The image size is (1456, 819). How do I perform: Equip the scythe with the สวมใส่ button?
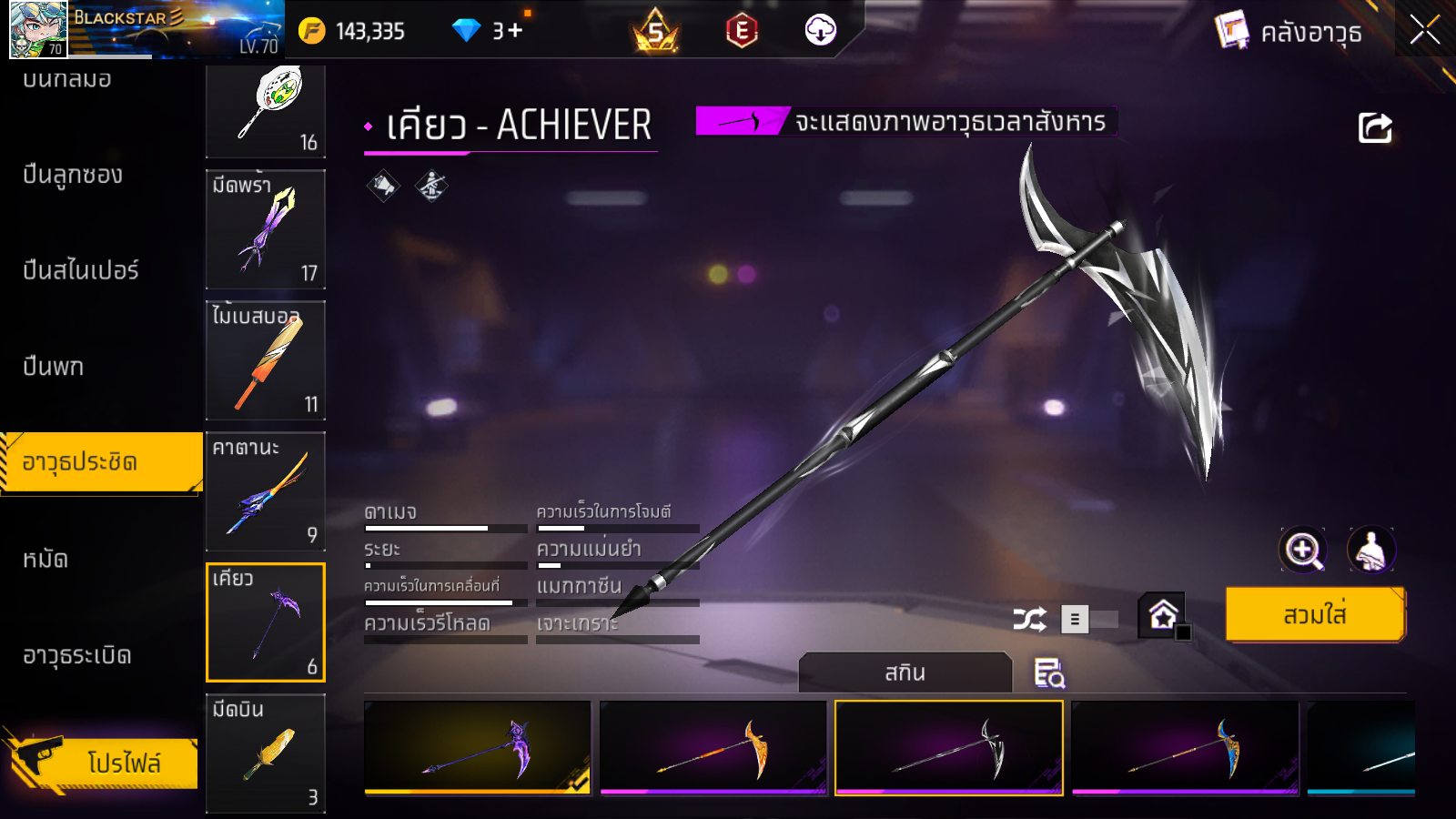click(x=1314, y=615)
